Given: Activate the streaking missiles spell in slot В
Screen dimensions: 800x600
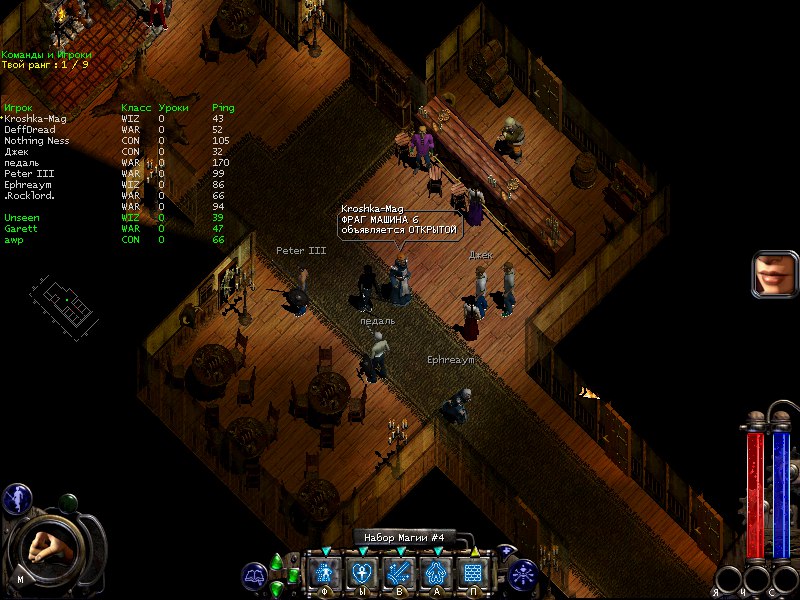Looking at the screenshot, I should (x=399, y=573).
